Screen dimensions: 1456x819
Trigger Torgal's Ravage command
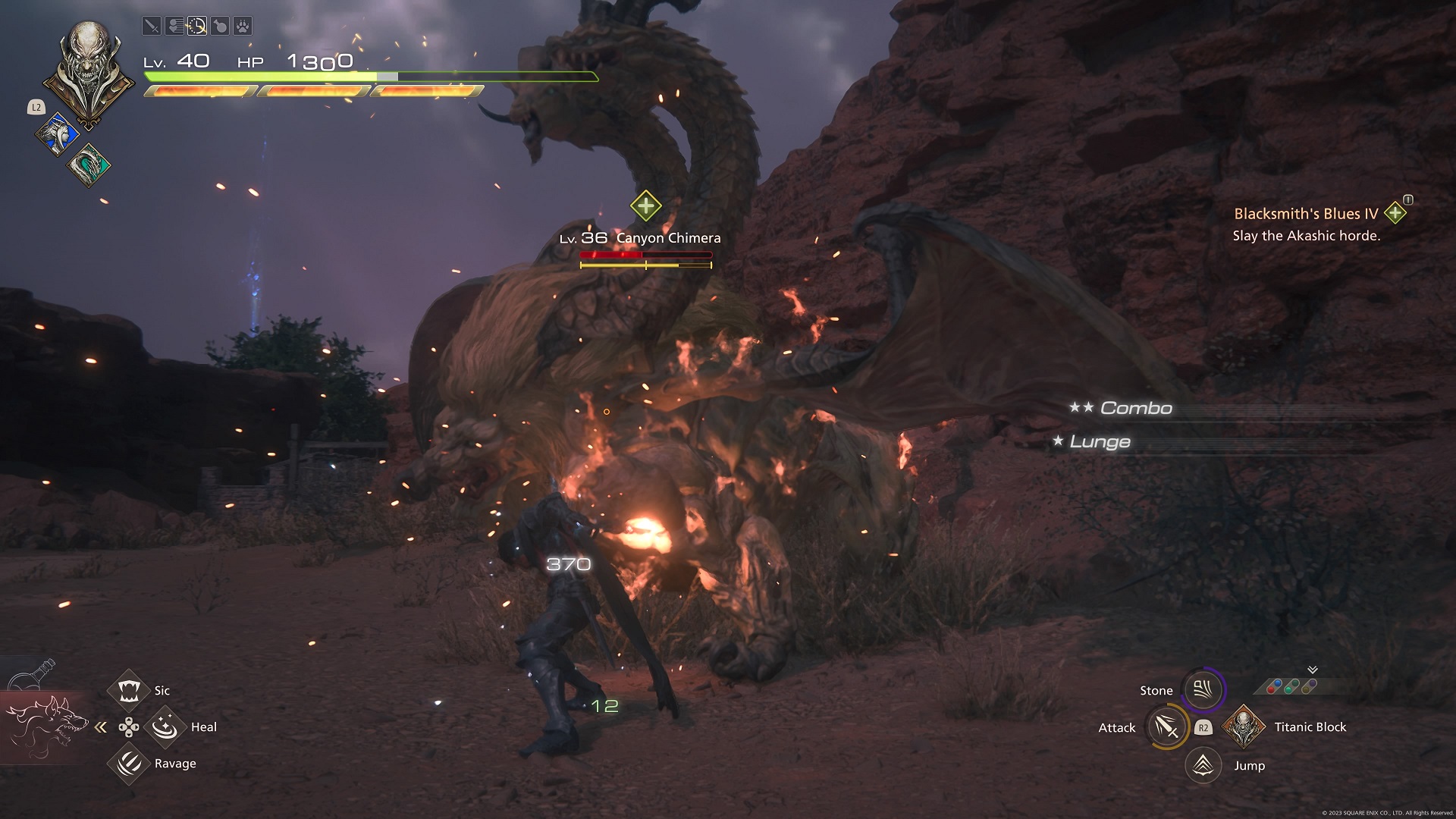click(129, 763)
